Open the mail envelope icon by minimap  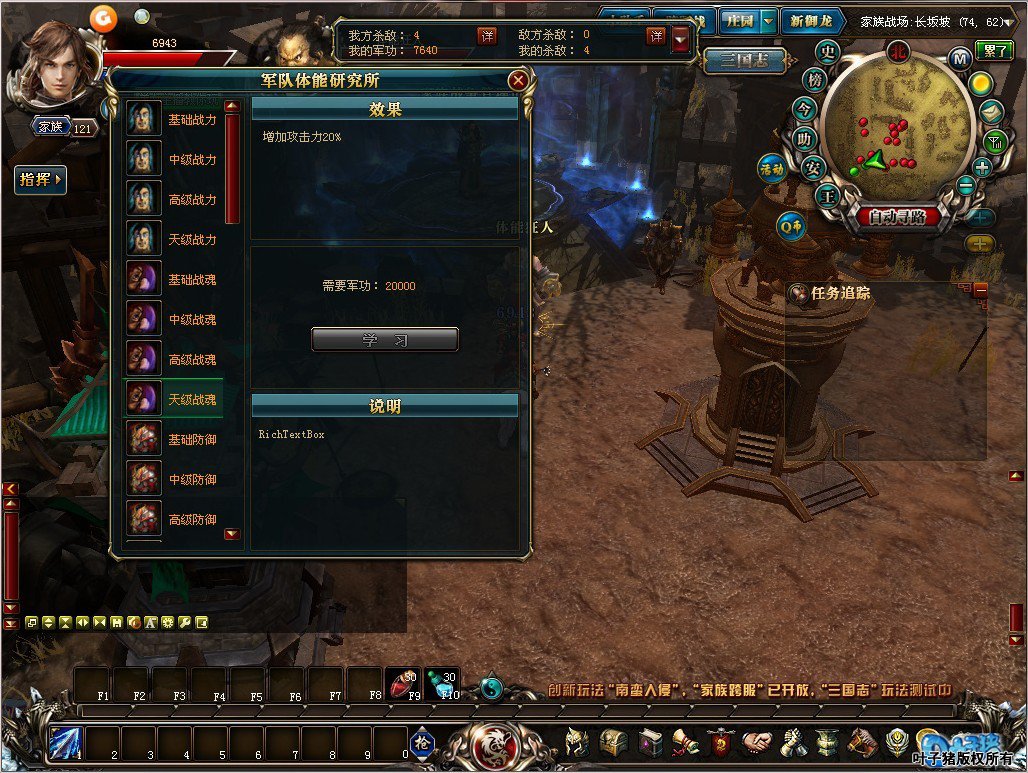coord(991,112)
